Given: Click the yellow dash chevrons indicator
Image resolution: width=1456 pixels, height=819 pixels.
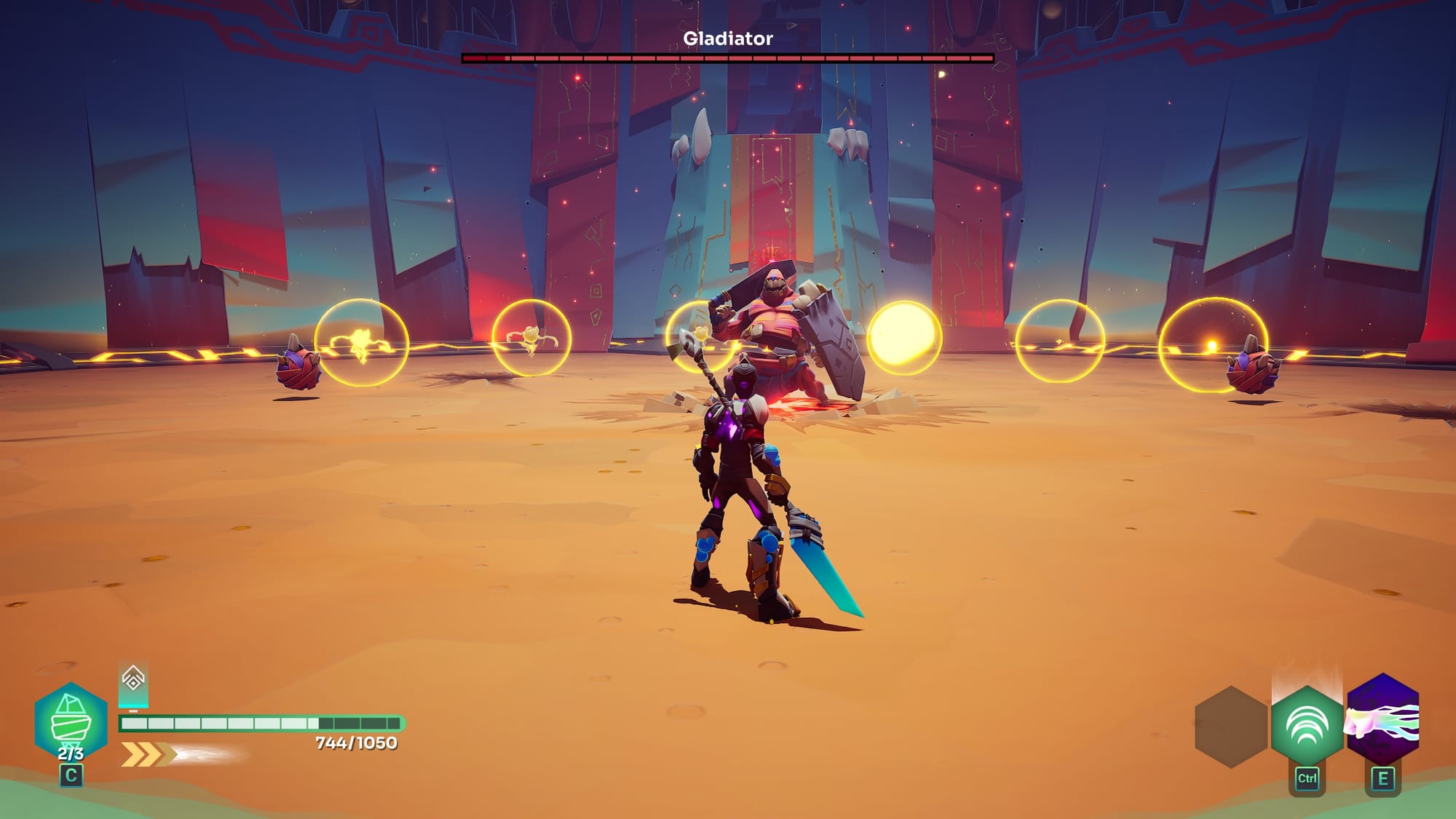Looking at the screenshot, I should click(148, 754).
